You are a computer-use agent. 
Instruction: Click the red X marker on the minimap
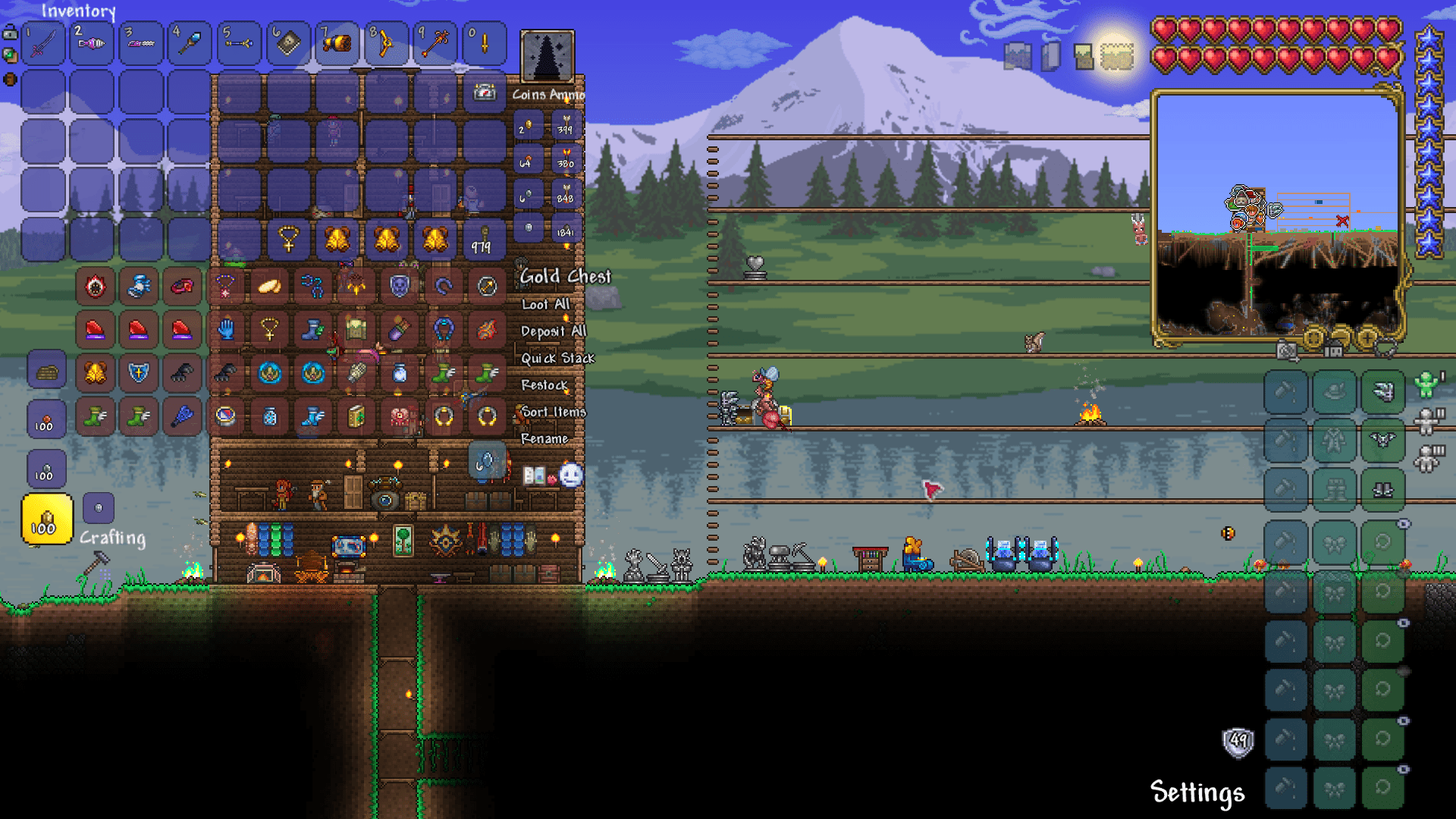coord(1342,222)
